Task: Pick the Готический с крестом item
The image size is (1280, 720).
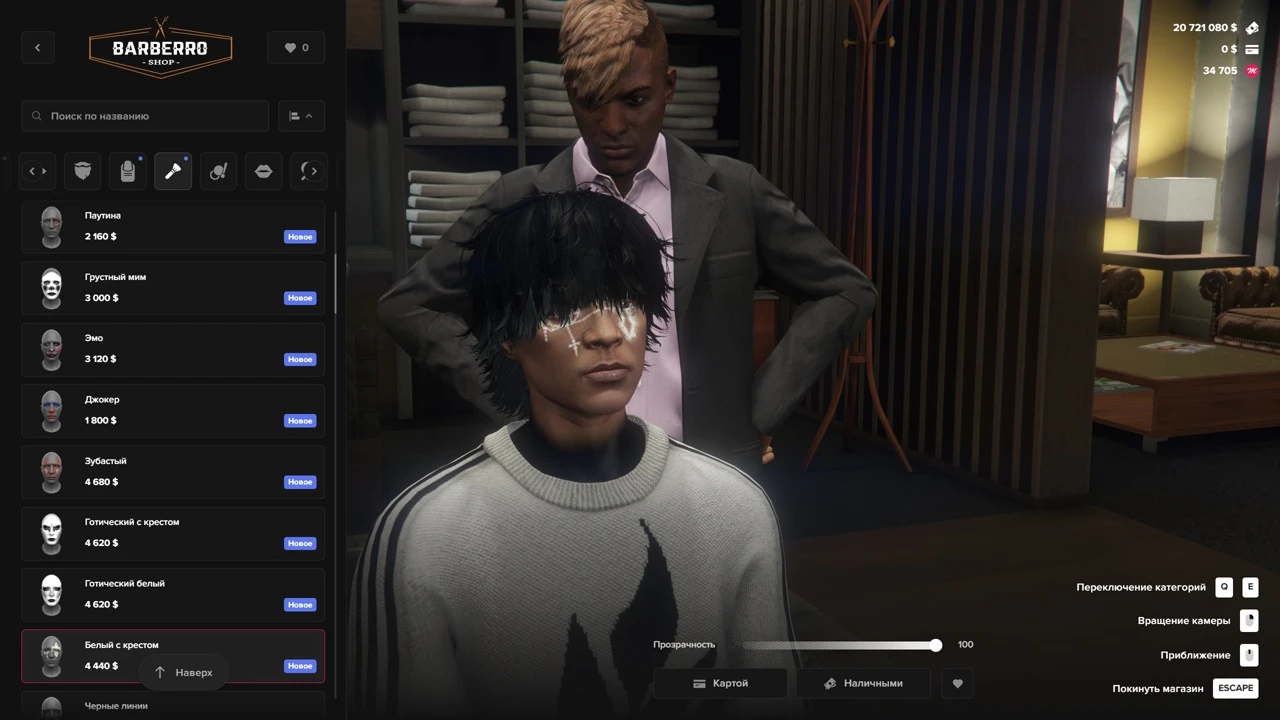Action: (173, 533)
